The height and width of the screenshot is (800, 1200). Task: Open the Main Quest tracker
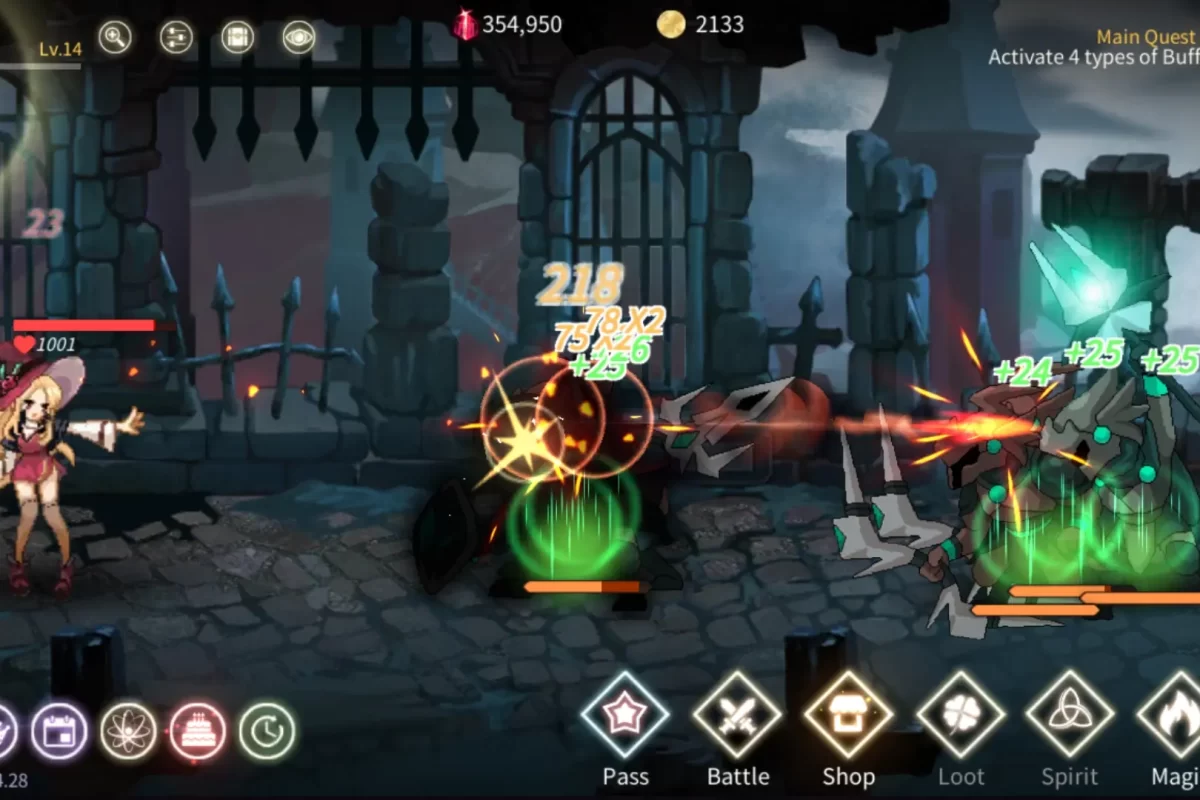pos(1095,47)
